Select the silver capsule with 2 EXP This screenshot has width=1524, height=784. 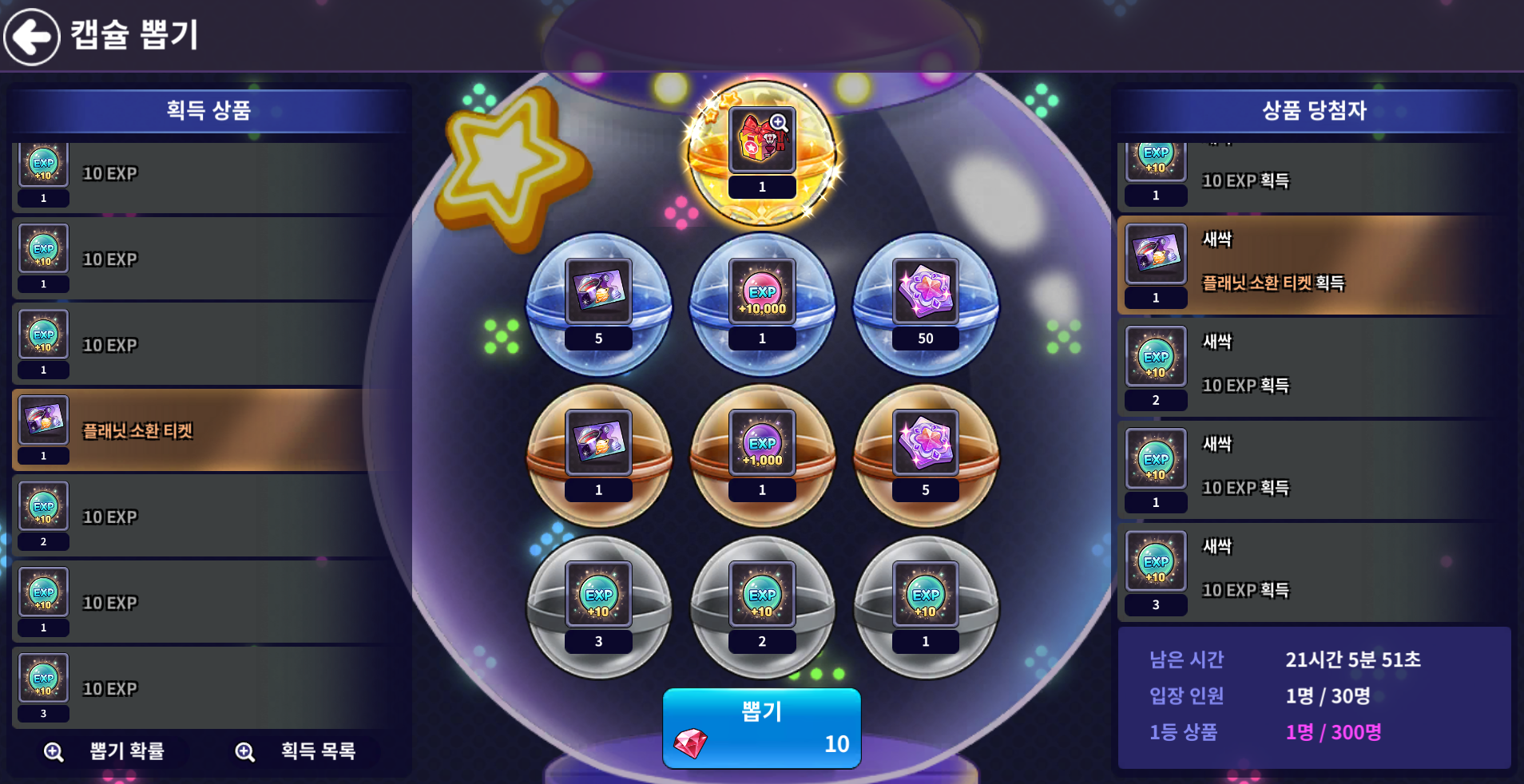[x=762, y=607]
